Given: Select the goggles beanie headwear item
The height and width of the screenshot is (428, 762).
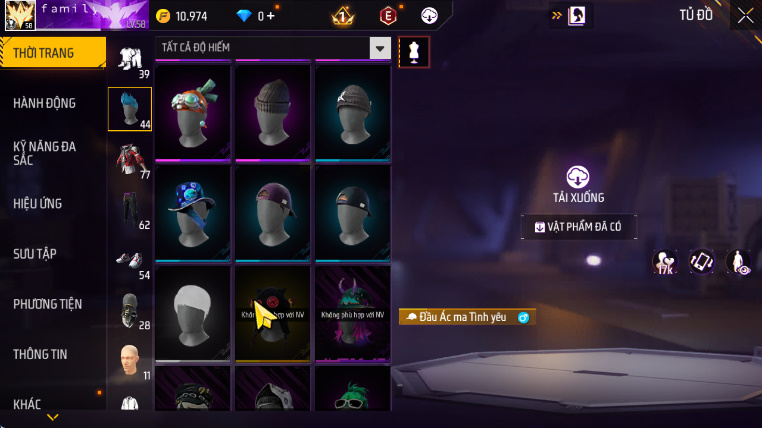Looking at the screenshot, I should [193, 110].
